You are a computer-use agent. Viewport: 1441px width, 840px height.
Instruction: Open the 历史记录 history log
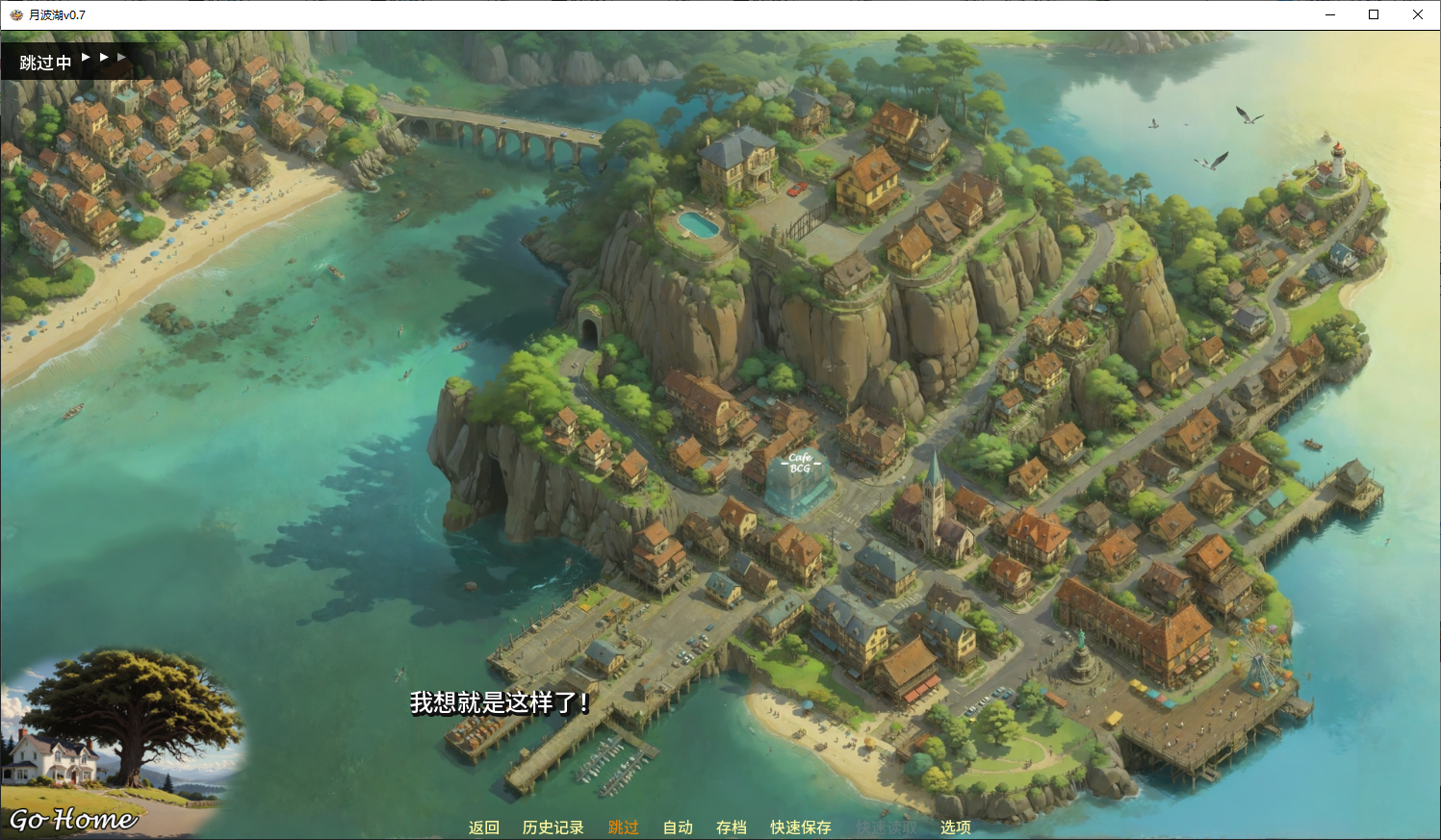click(553, 827)
